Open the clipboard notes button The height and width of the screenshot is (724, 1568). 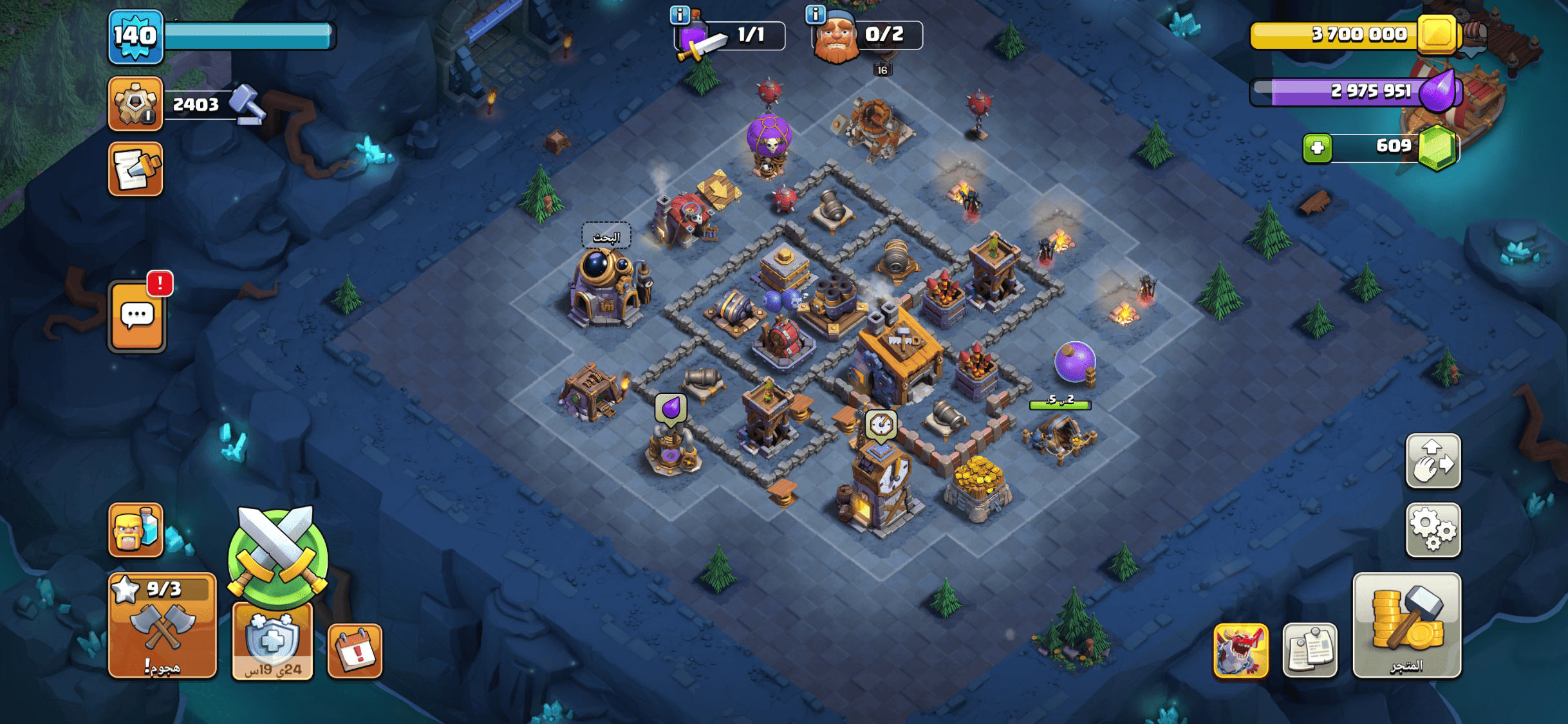point(1309,650)
